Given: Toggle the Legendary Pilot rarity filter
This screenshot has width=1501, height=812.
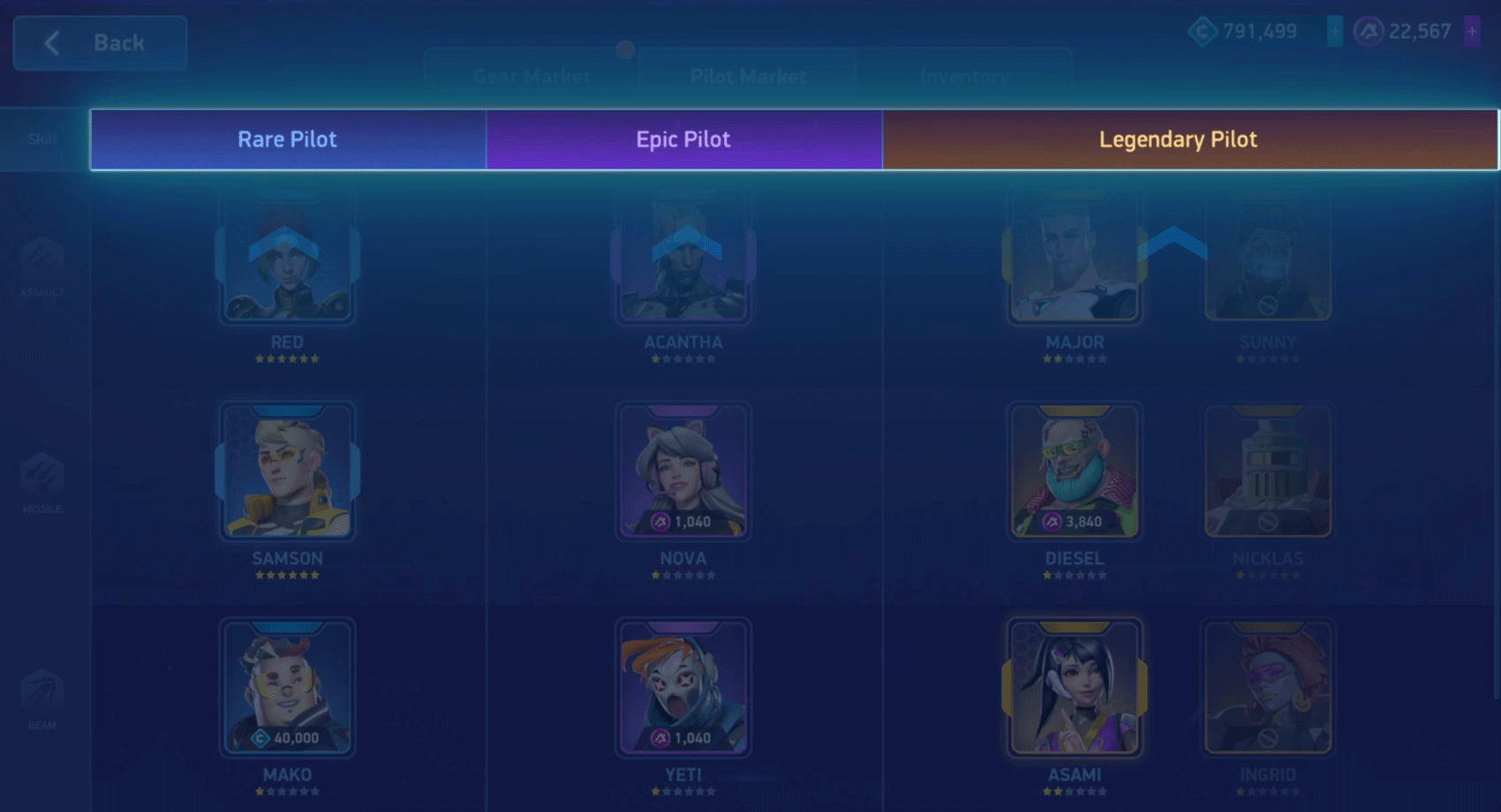Looking at the screenshot, I should (x=1179, y=139).
